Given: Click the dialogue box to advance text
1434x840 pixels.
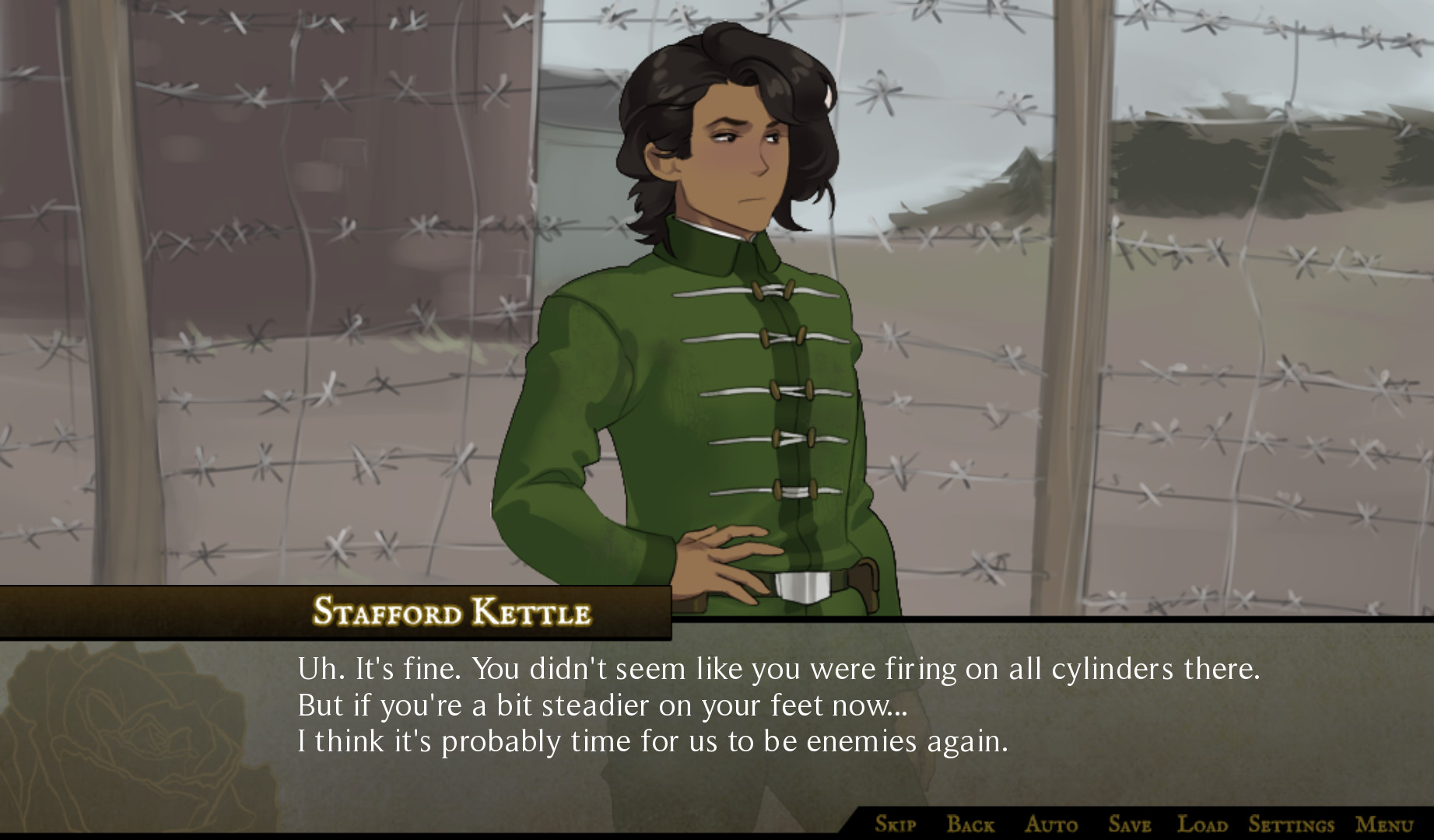Looking at the screenshot, I should coord(700,723).
